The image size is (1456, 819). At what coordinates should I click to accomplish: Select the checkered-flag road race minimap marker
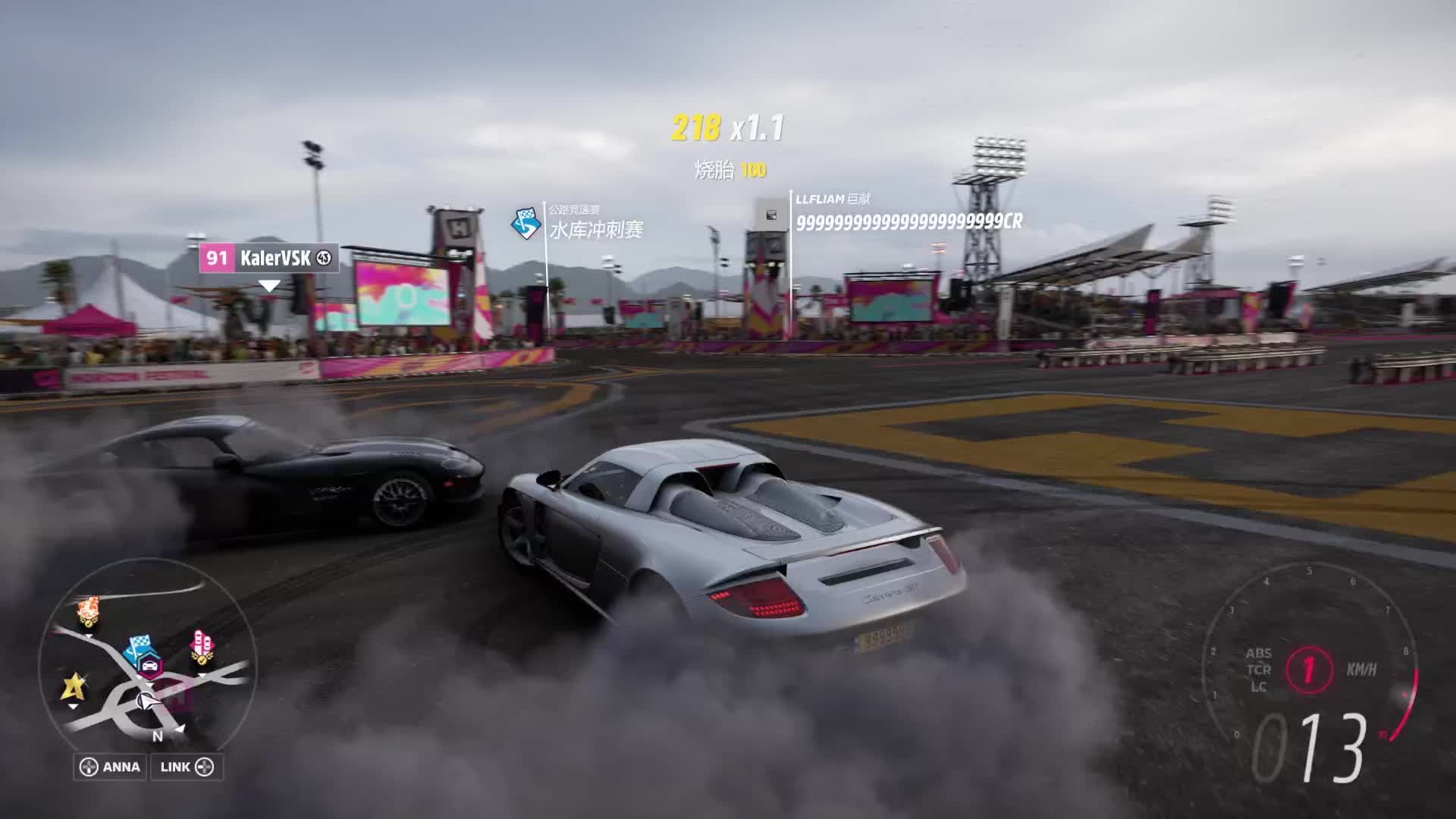[x=139, y=645]
